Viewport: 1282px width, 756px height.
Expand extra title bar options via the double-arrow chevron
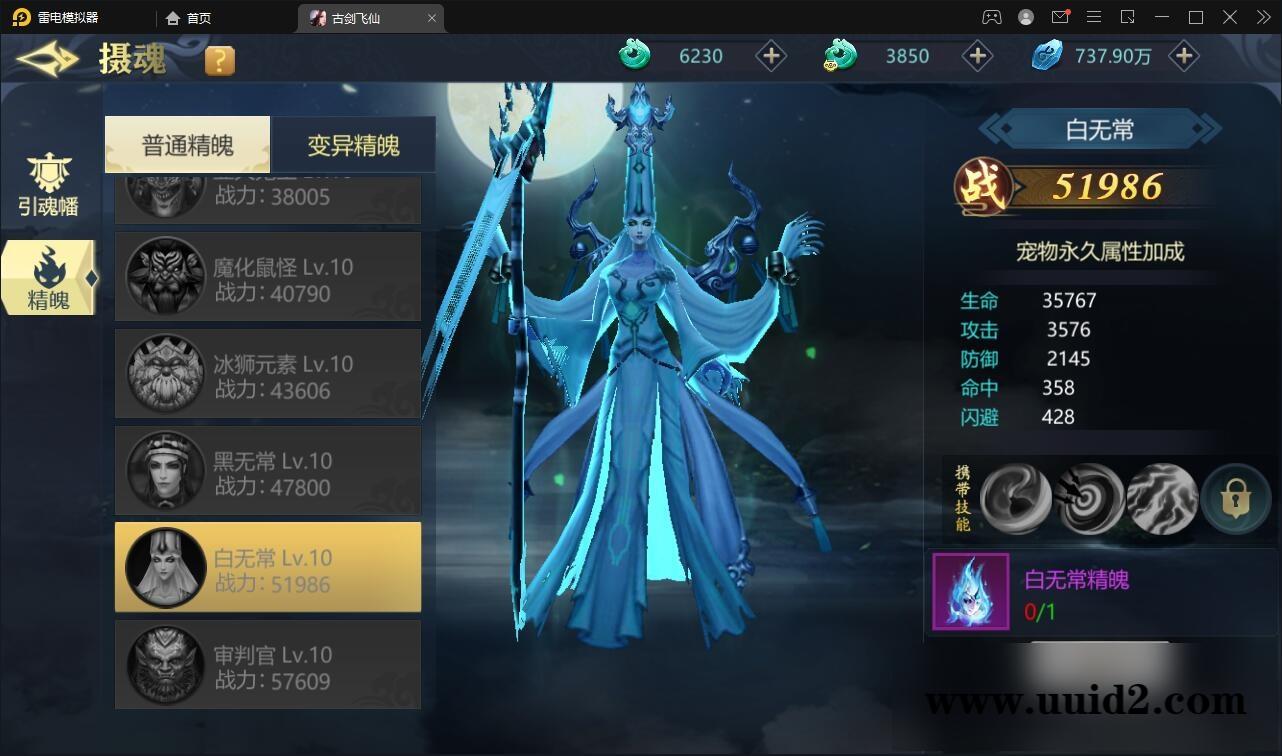click(1262, 17)
